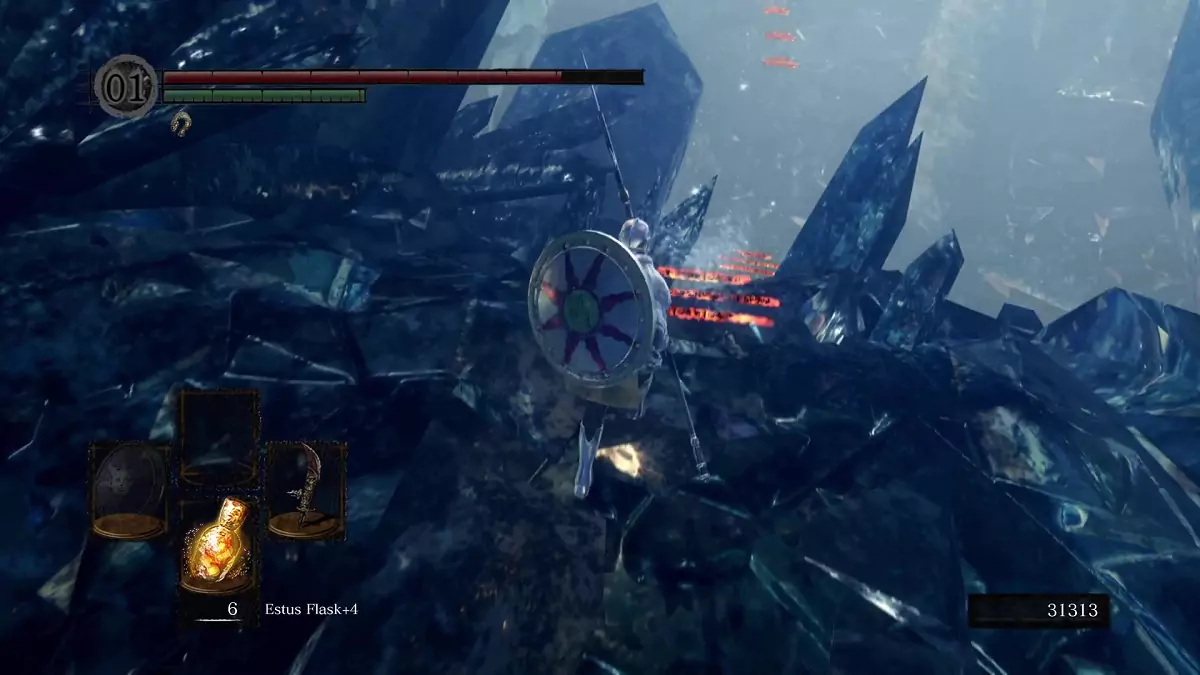1200x675 pixels.
Task: Choose the right-hand curved weapon slot
Action: pyautogui.click(x=306, y=492)
